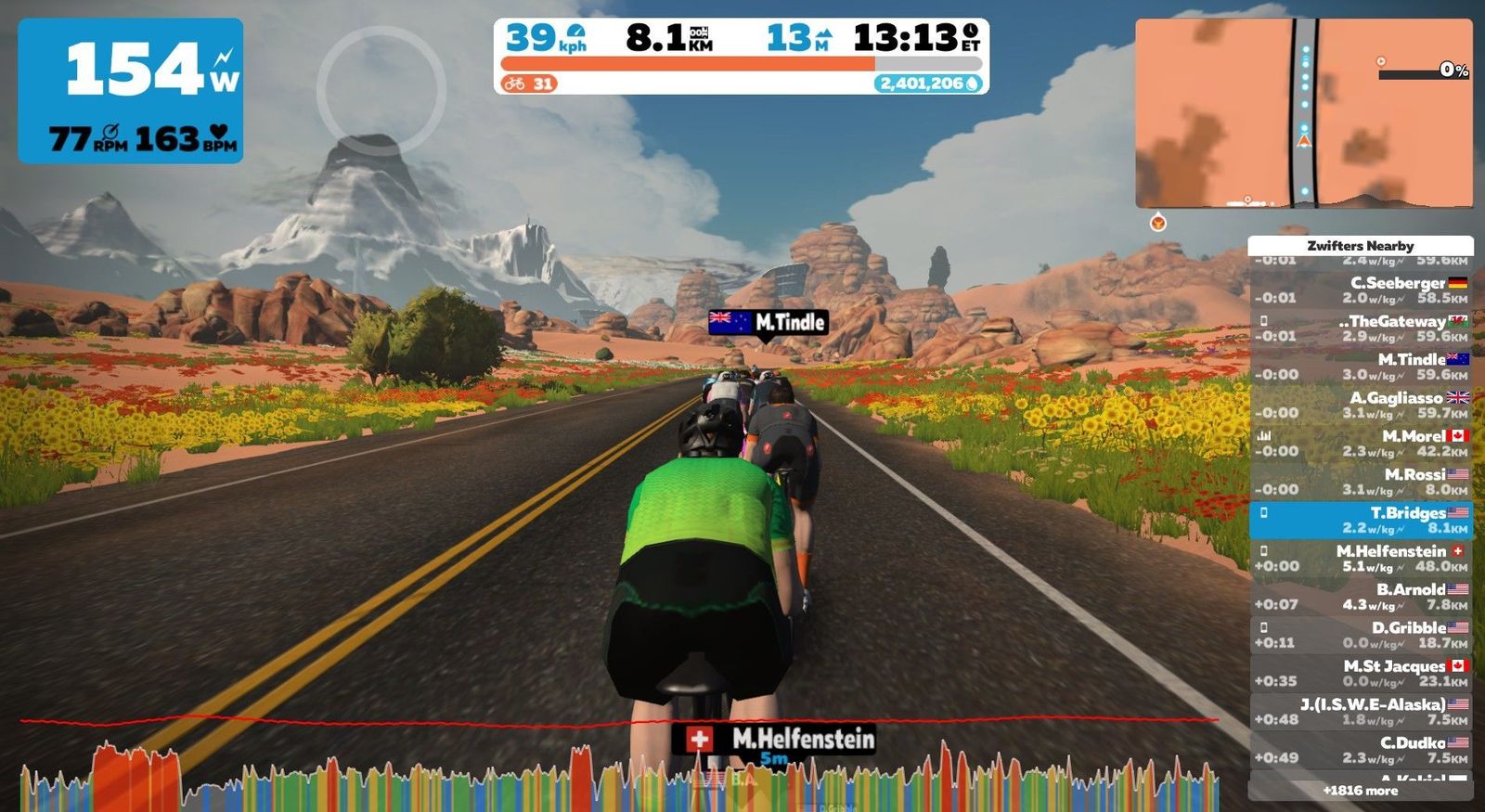Click the Zwifters Nearby header
1485x812 pixels.
[1361, 246]
